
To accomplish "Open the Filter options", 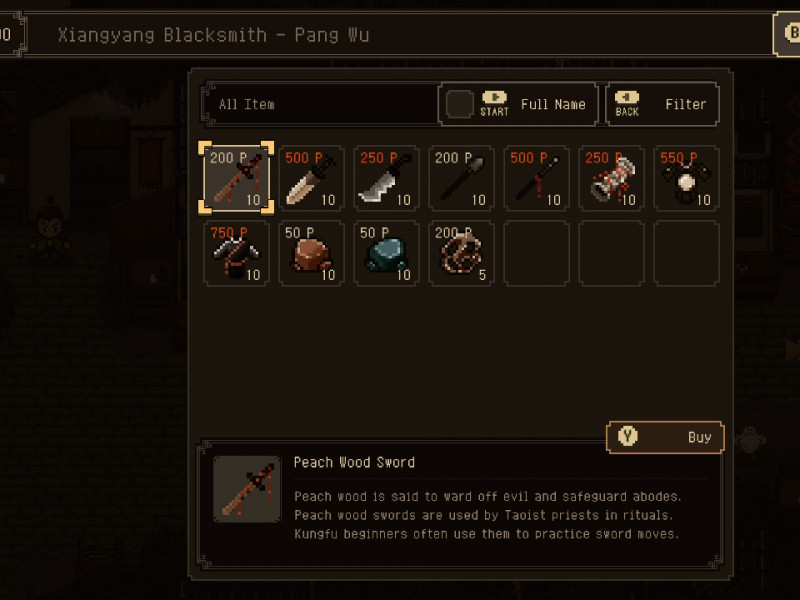I will pyautogui.click(x=662, y=104).
